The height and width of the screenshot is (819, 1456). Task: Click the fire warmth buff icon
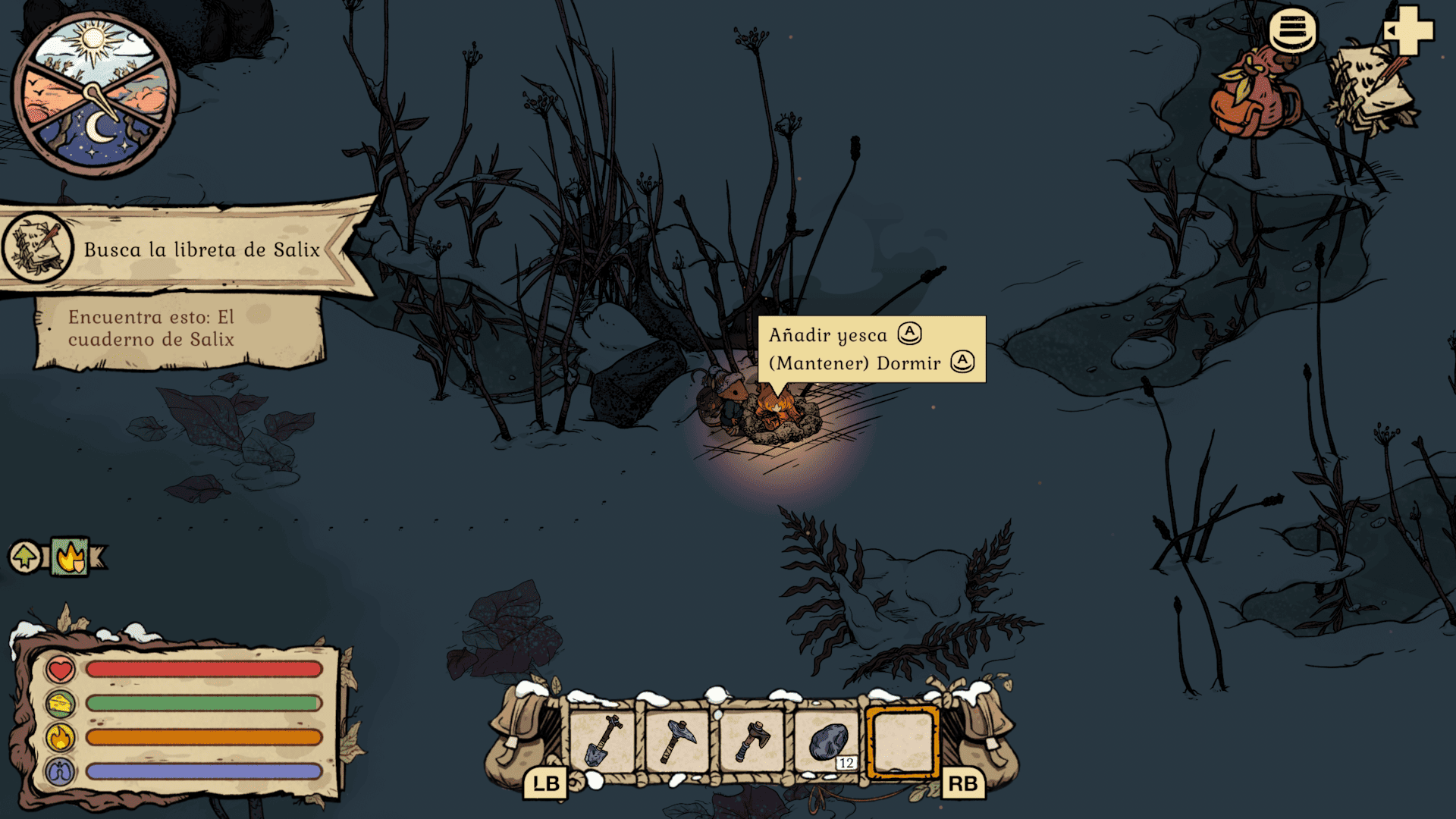click(x=71, y=557)
